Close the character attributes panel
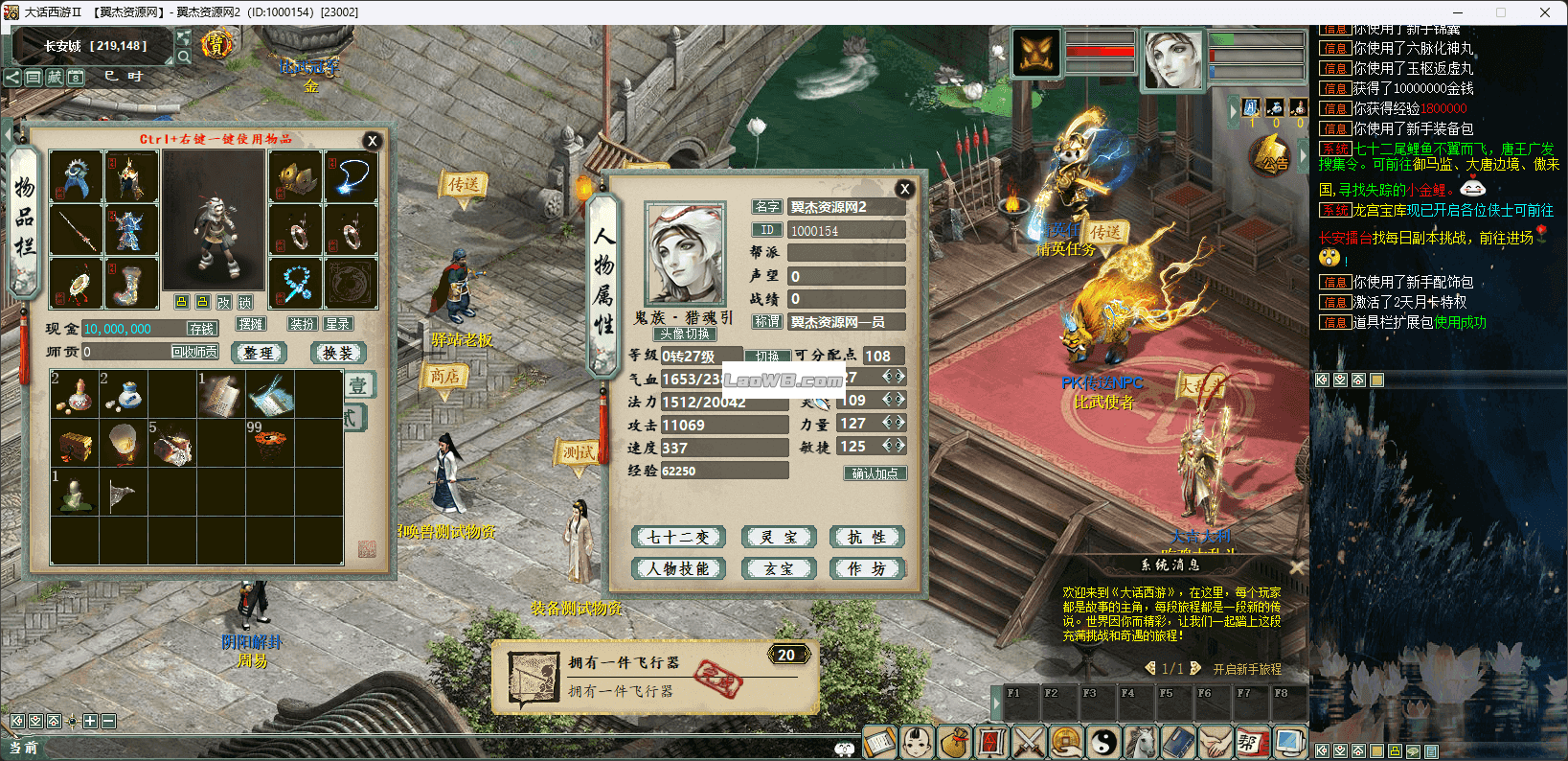The height and width of the screenshot is (761, 1568). pyautogui.click(x=904, y=189)
